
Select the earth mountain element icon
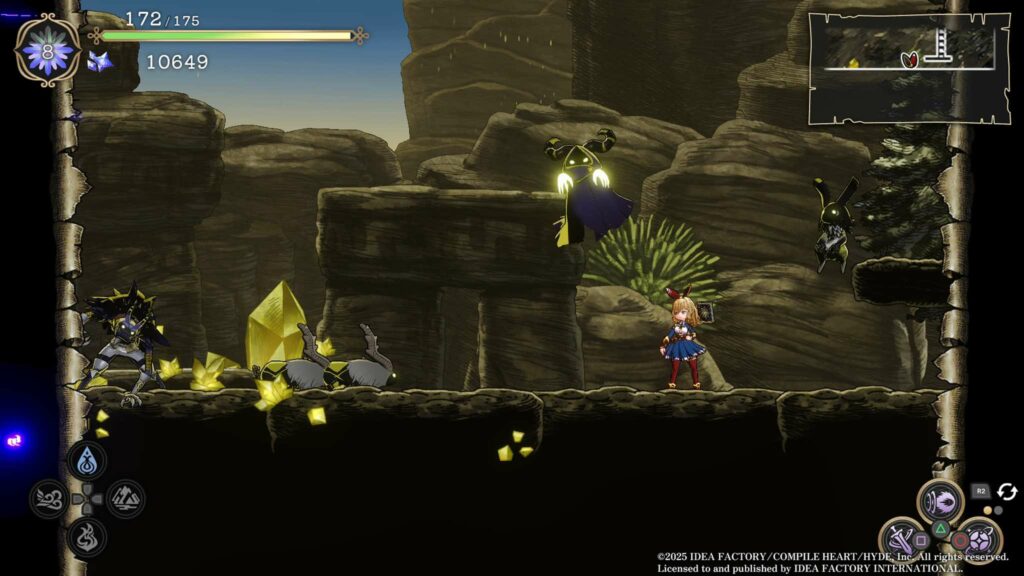125,498
